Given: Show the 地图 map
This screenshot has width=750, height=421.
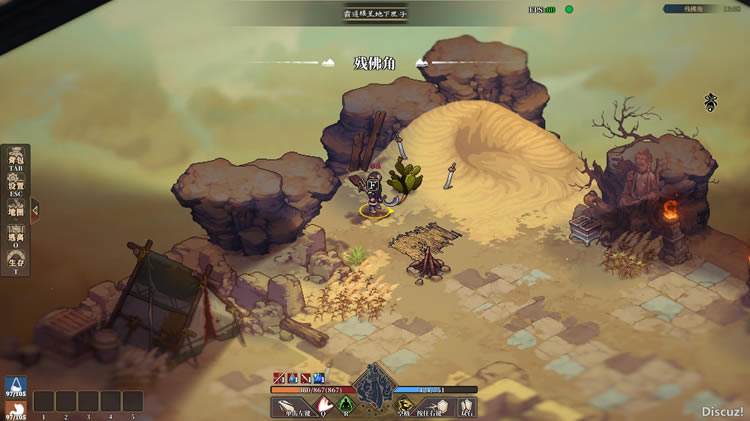Looking at the screenshot, I should click(16, 210).
